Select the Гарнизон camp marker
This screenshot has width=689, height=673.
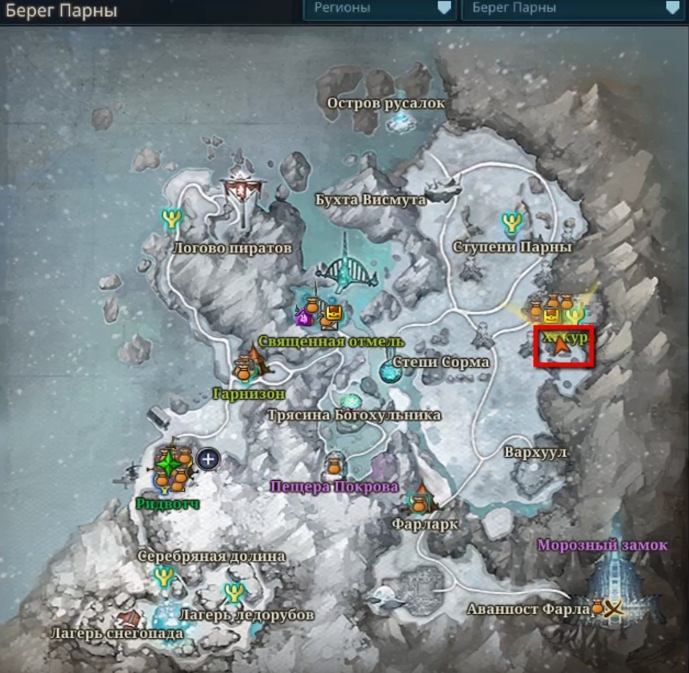[248, 368]
